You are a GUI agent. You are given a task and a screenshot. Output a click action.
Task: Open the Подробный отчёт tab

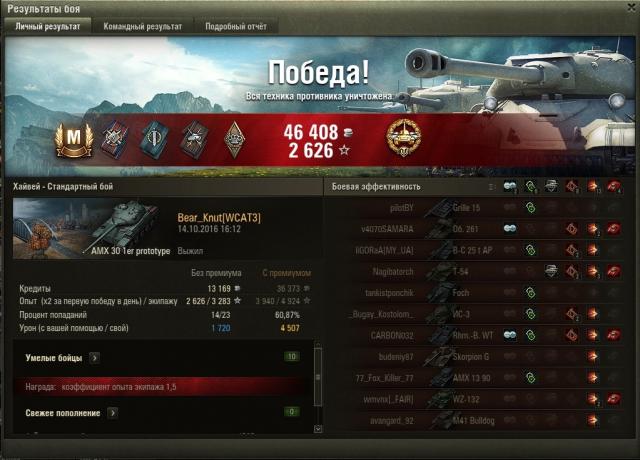236,27
